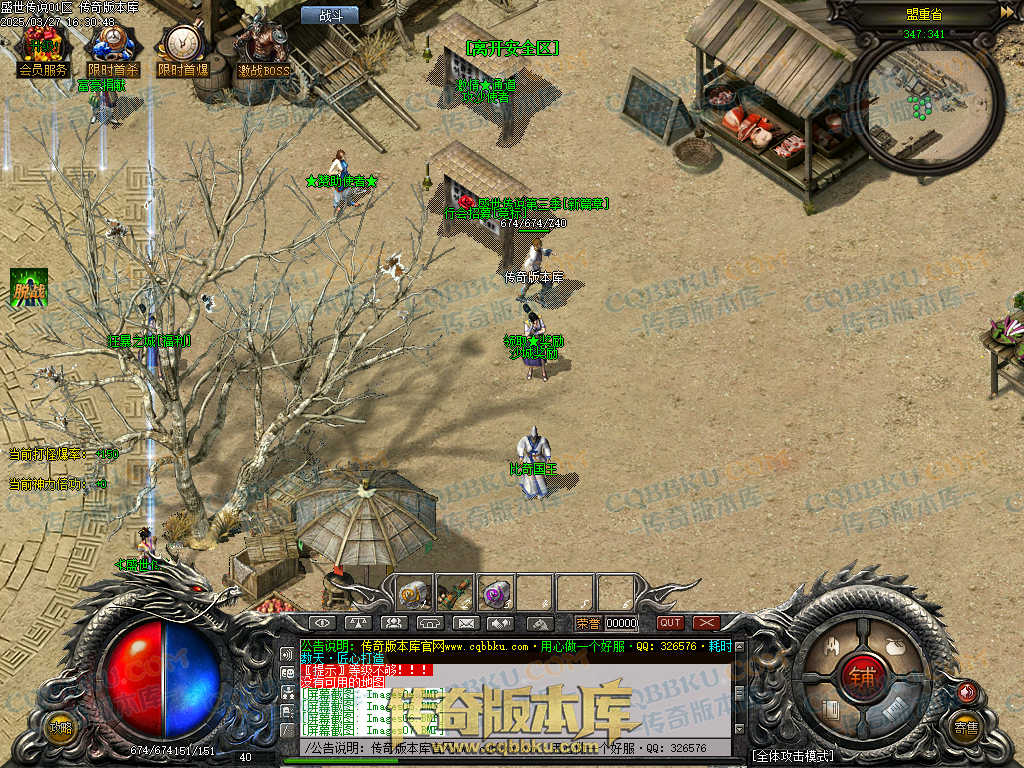1024x768 pixels.
Task: Open the 激战BOSS boss event
Action: (263, 48)
